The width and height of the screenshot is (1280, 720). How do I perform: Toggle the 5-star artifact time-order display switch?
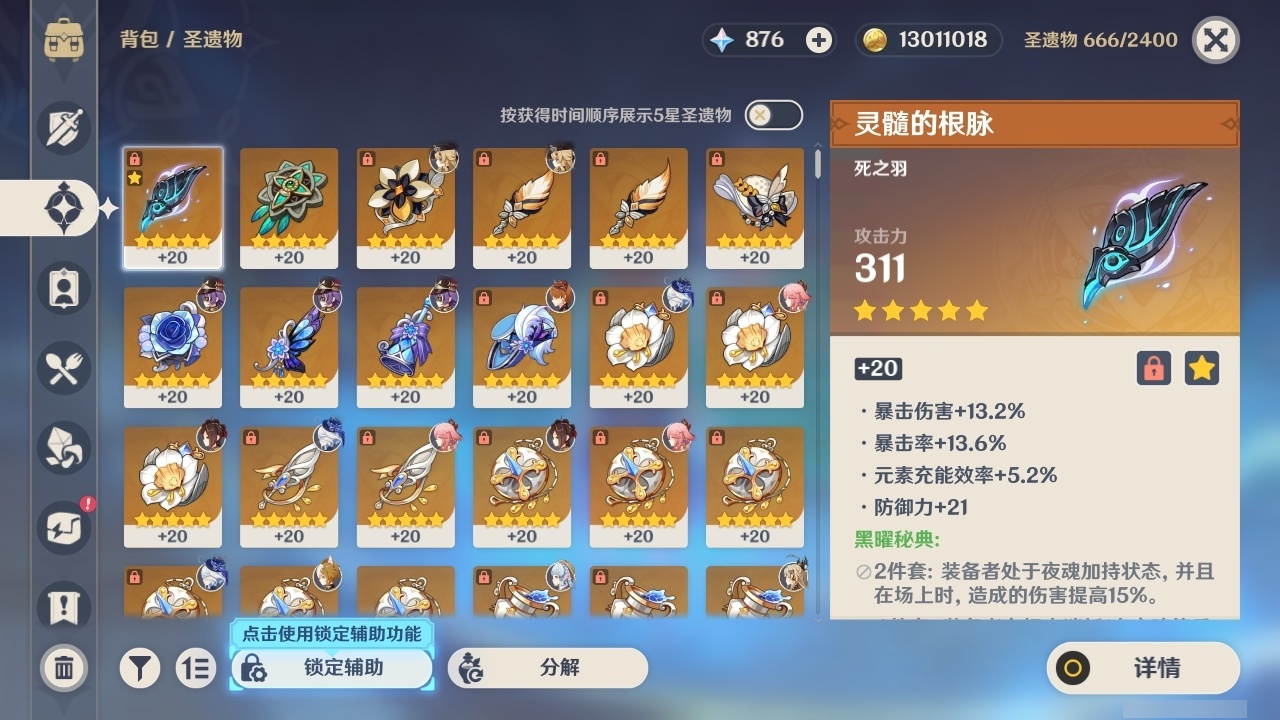click(772, 115)
